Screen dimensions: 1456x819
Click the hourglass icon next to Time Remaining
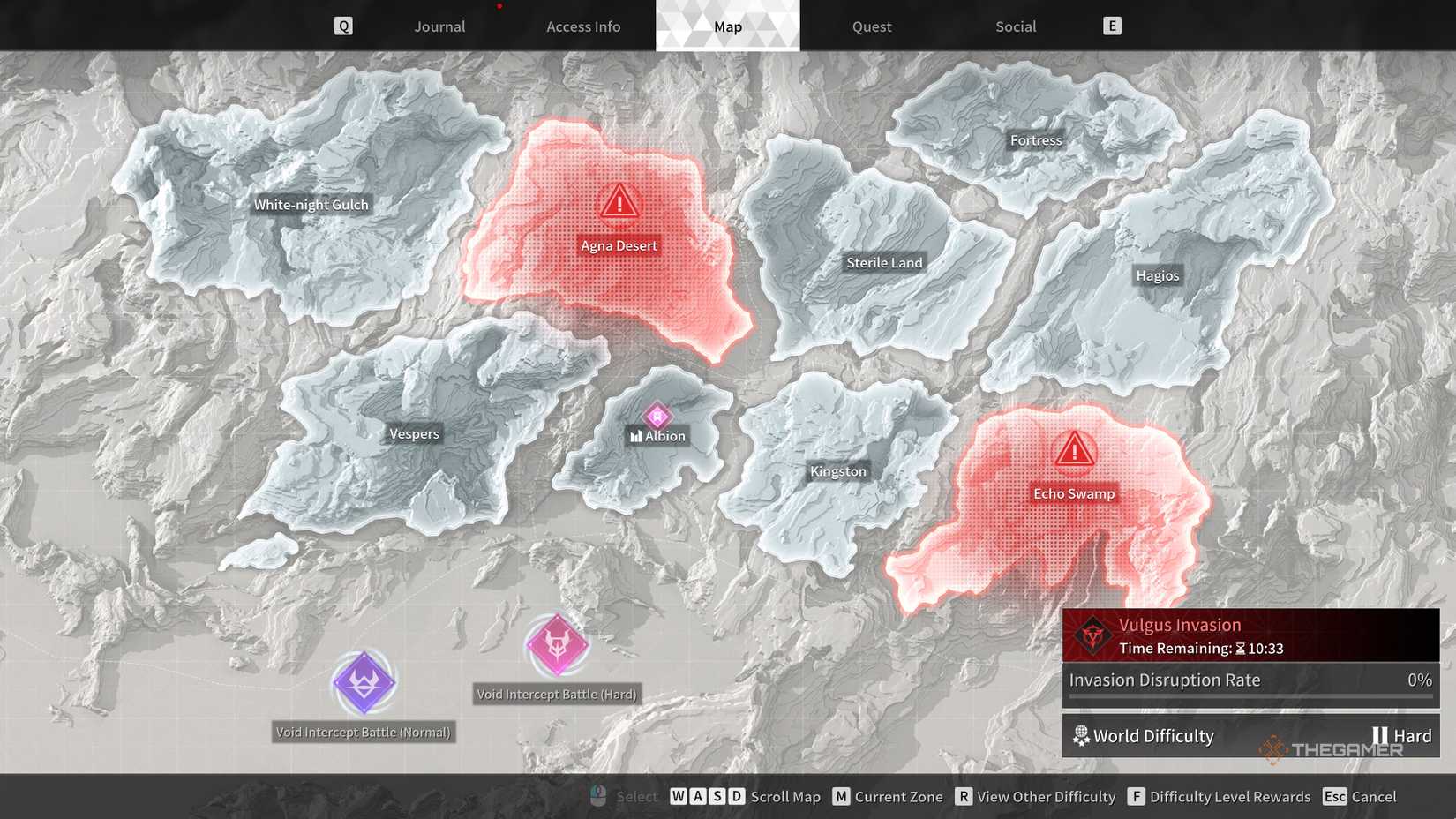pyautogui.click(x=1242, y=648)
